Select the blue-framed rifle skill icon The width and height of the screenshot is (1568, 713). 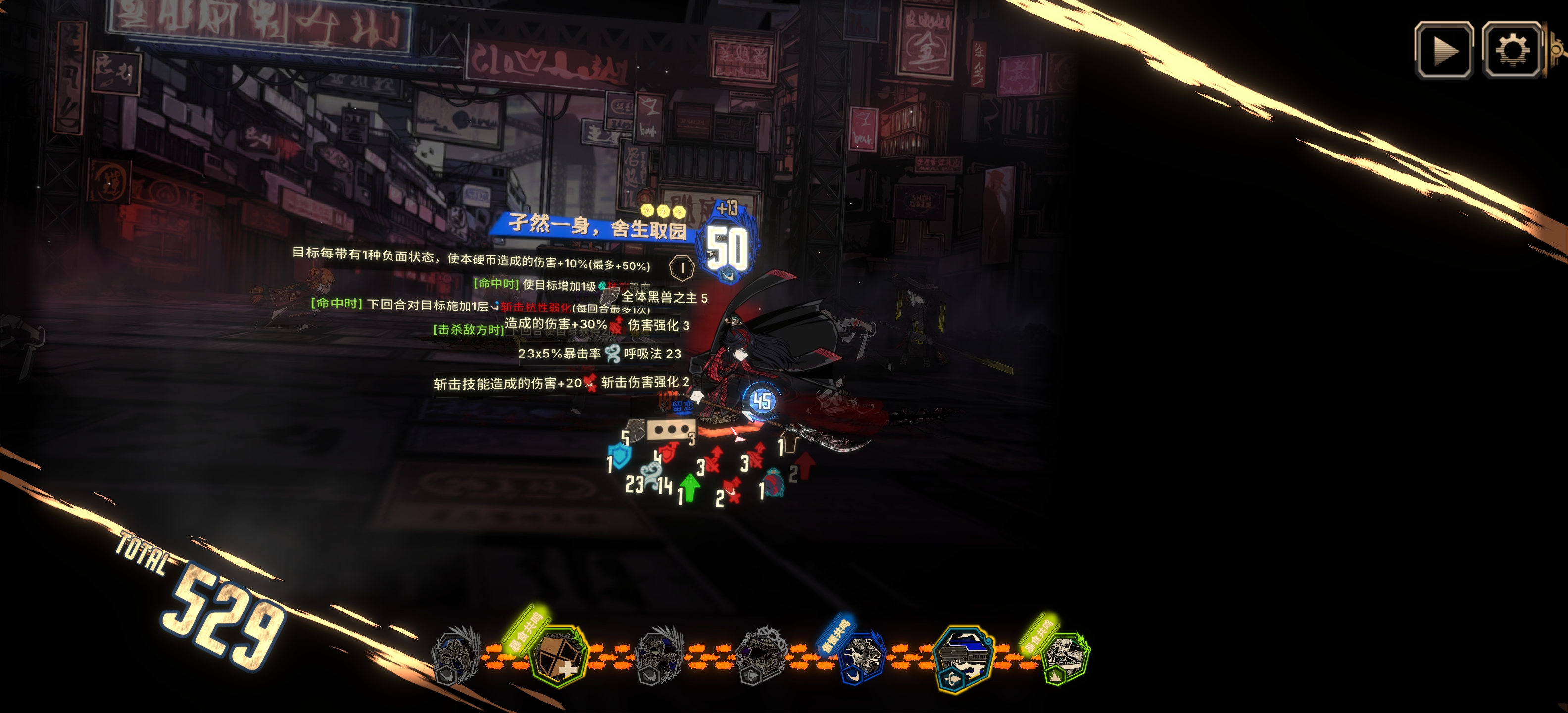[x=964, y=660]
